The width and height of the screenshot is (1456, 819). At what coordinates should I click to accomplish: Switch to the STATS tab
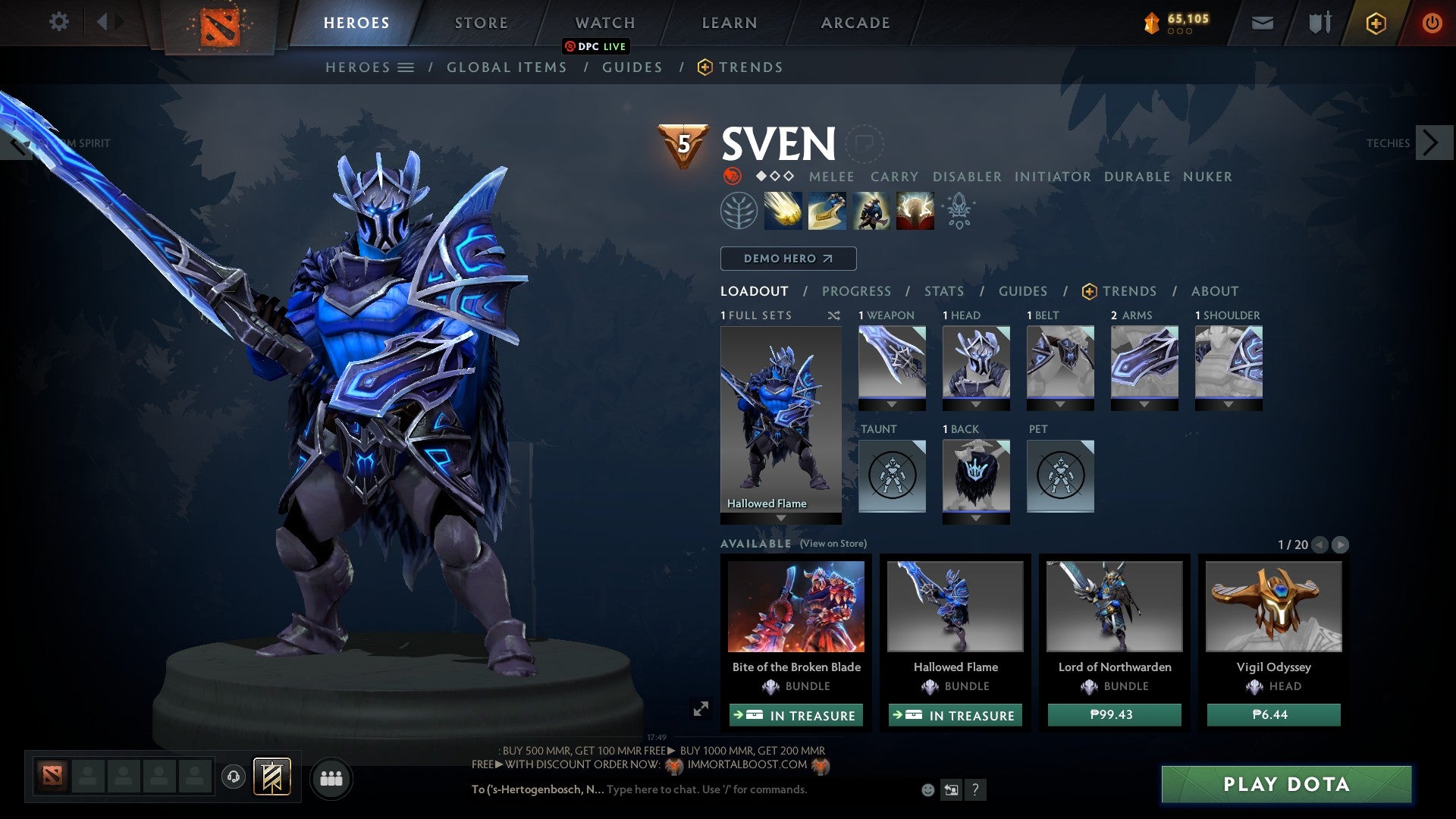click(943, 290)
